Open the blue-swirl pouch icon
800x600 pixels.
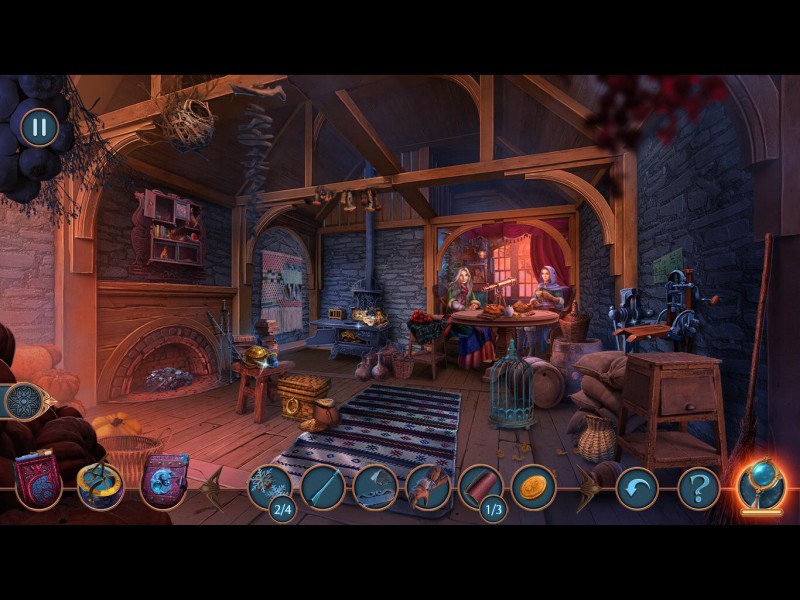[164, 481]
